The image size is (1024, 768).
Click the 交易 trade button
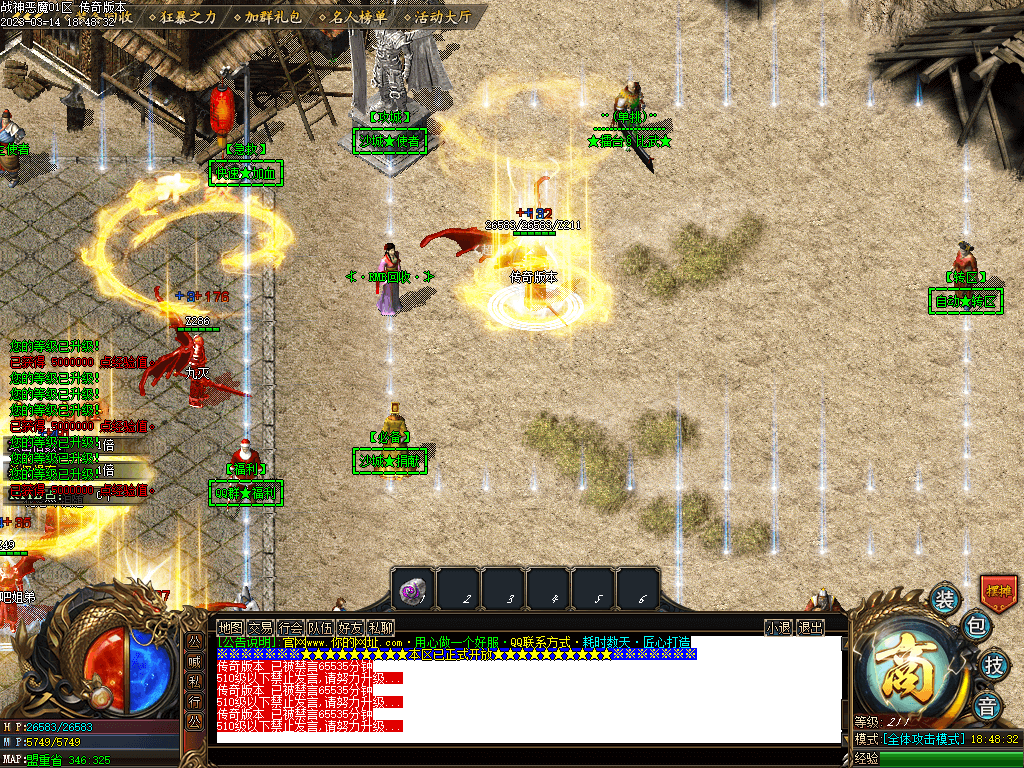coord(261,627)
